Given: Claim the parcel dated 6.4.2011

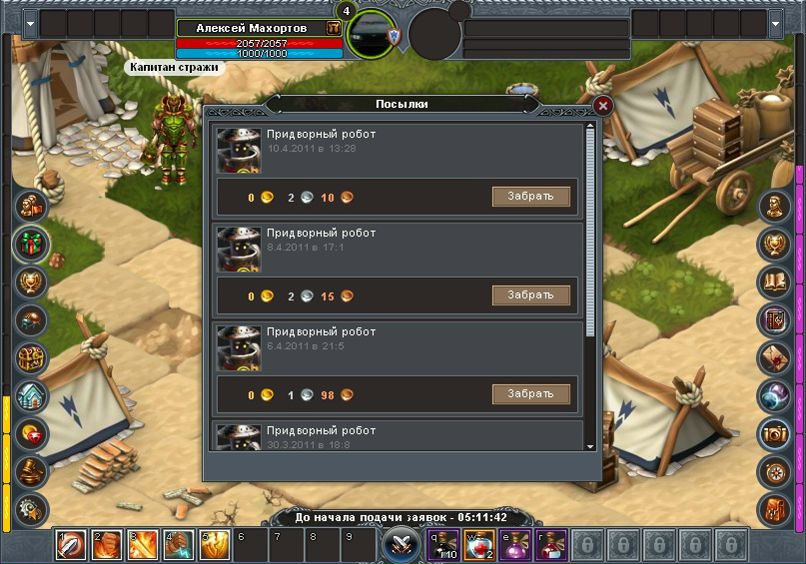Looking at the screenshot, I should [x=530, y=394].
